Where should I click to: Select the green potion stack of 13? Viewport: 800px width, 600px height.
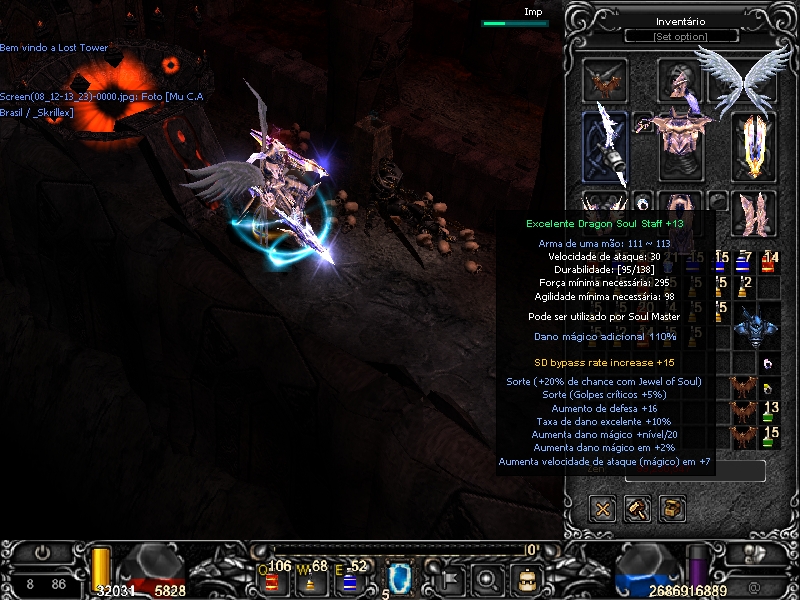pyautogui.click(x=769, y=411)
